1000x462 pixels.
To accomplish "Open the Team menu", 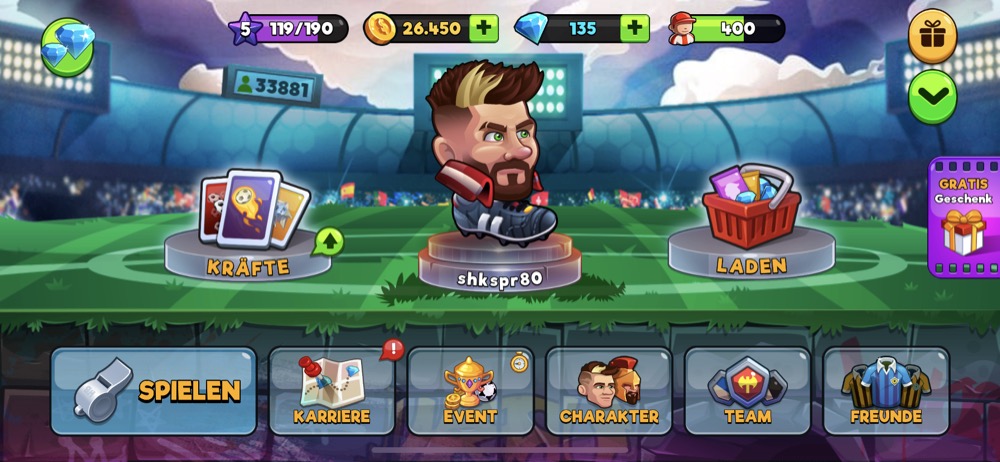I will coord(747,391).
